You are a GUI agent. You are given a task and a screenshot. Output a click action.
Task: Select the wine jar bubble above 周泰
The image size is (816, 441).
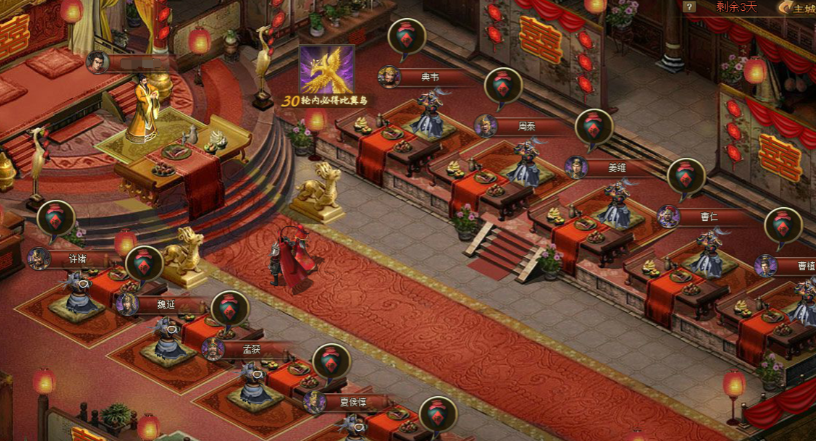click(x=503, y=86)
